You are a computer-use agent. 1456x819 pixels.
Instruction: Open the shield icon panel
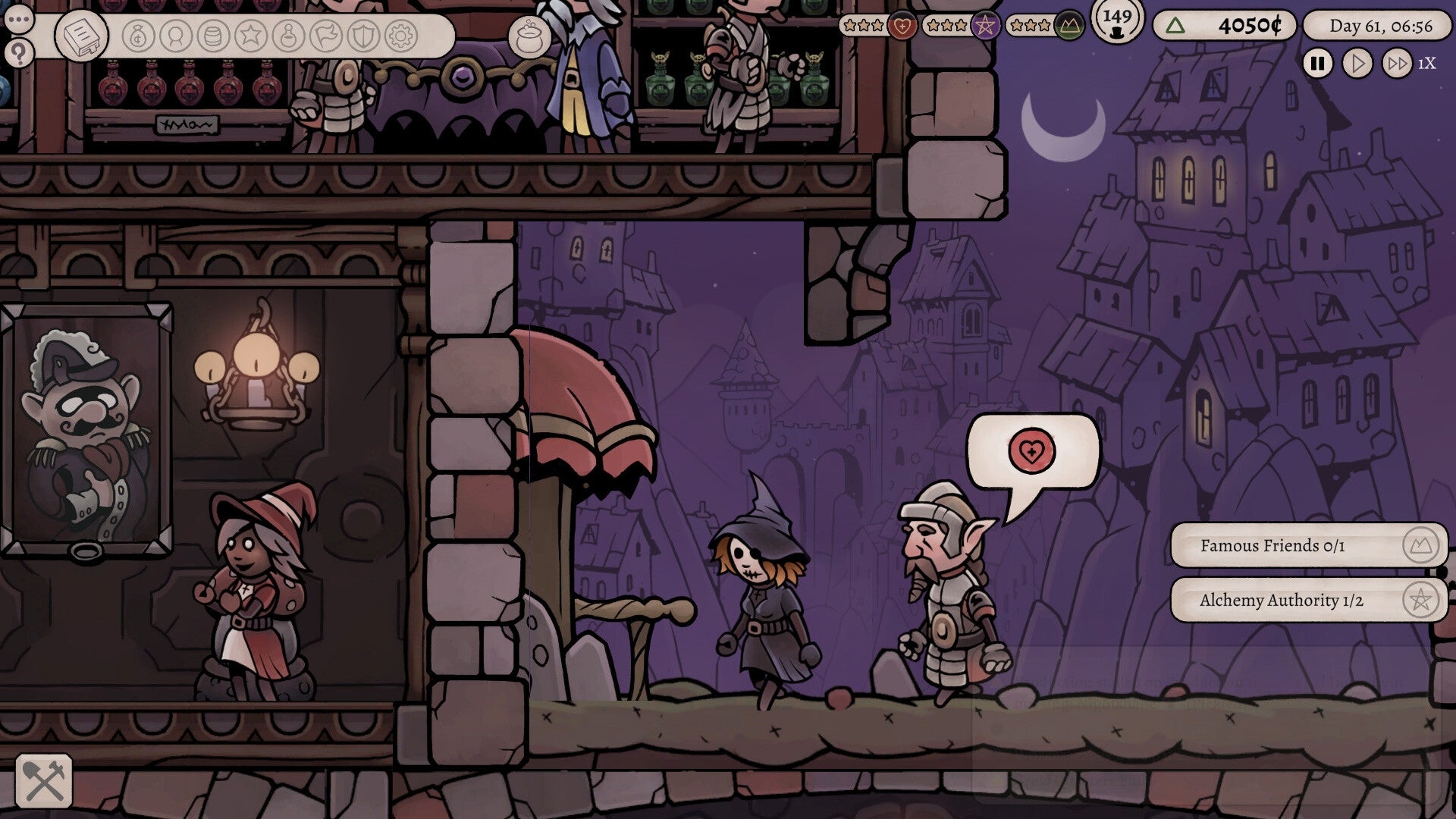click(x=363, y=33)
